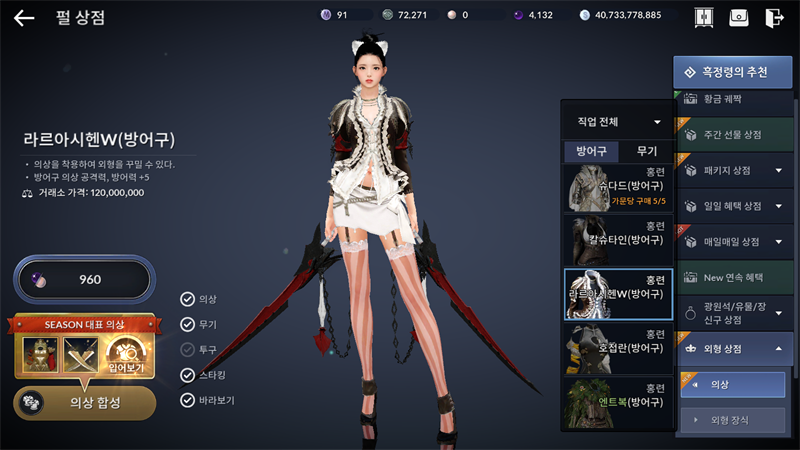
Task: Toggle the 바라보기 look-at checkbox
Action: click(187, 400)
